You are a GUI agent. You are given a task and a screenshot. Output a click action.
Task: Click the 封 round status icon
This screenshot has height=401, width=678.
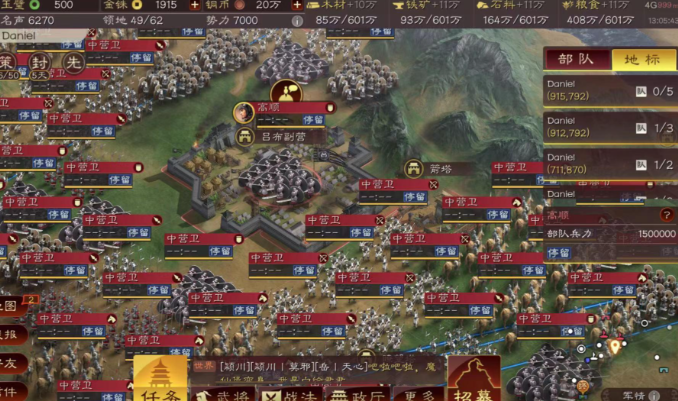38,62
